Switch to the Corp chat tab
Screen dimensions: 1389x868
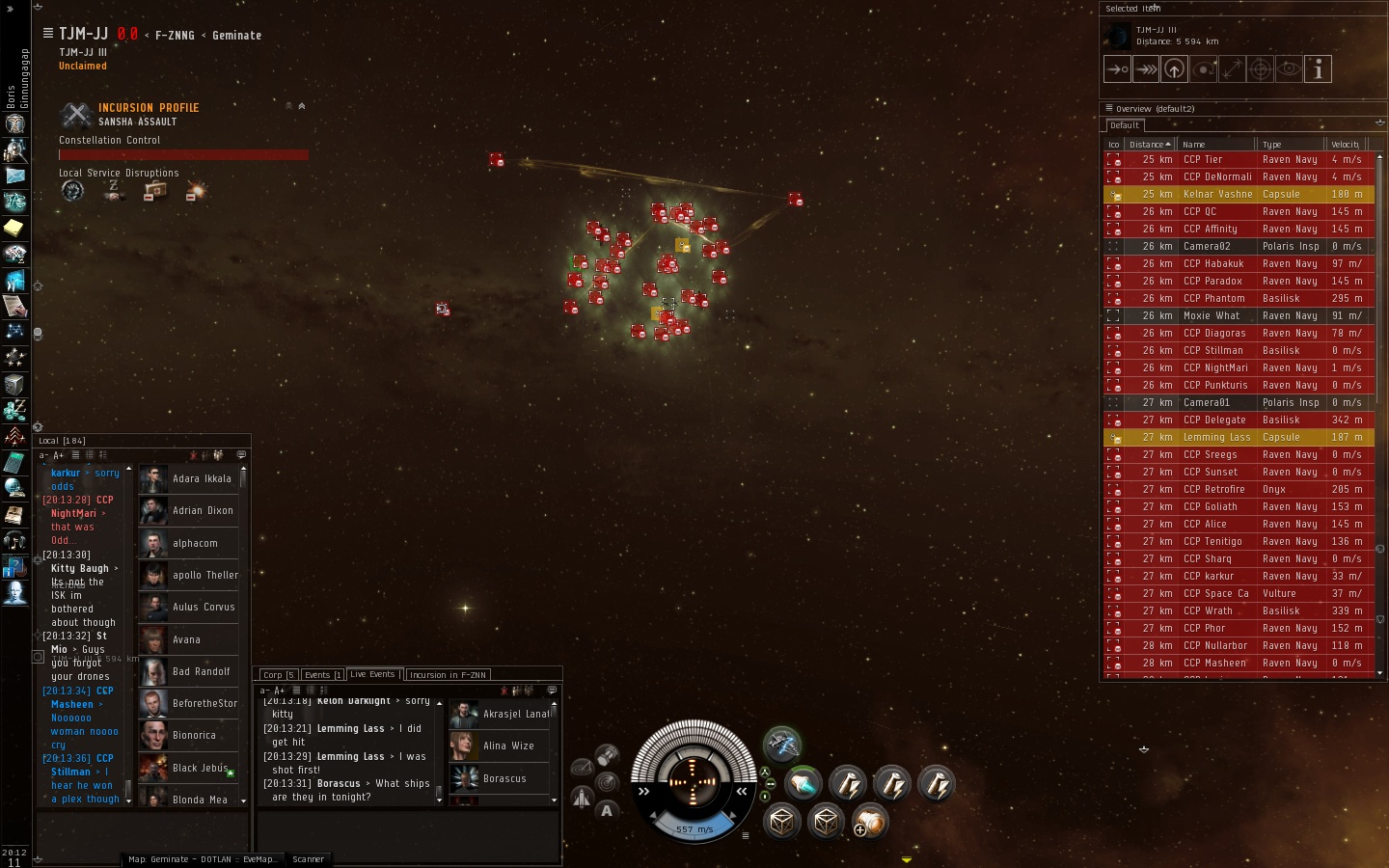[278, 675]
